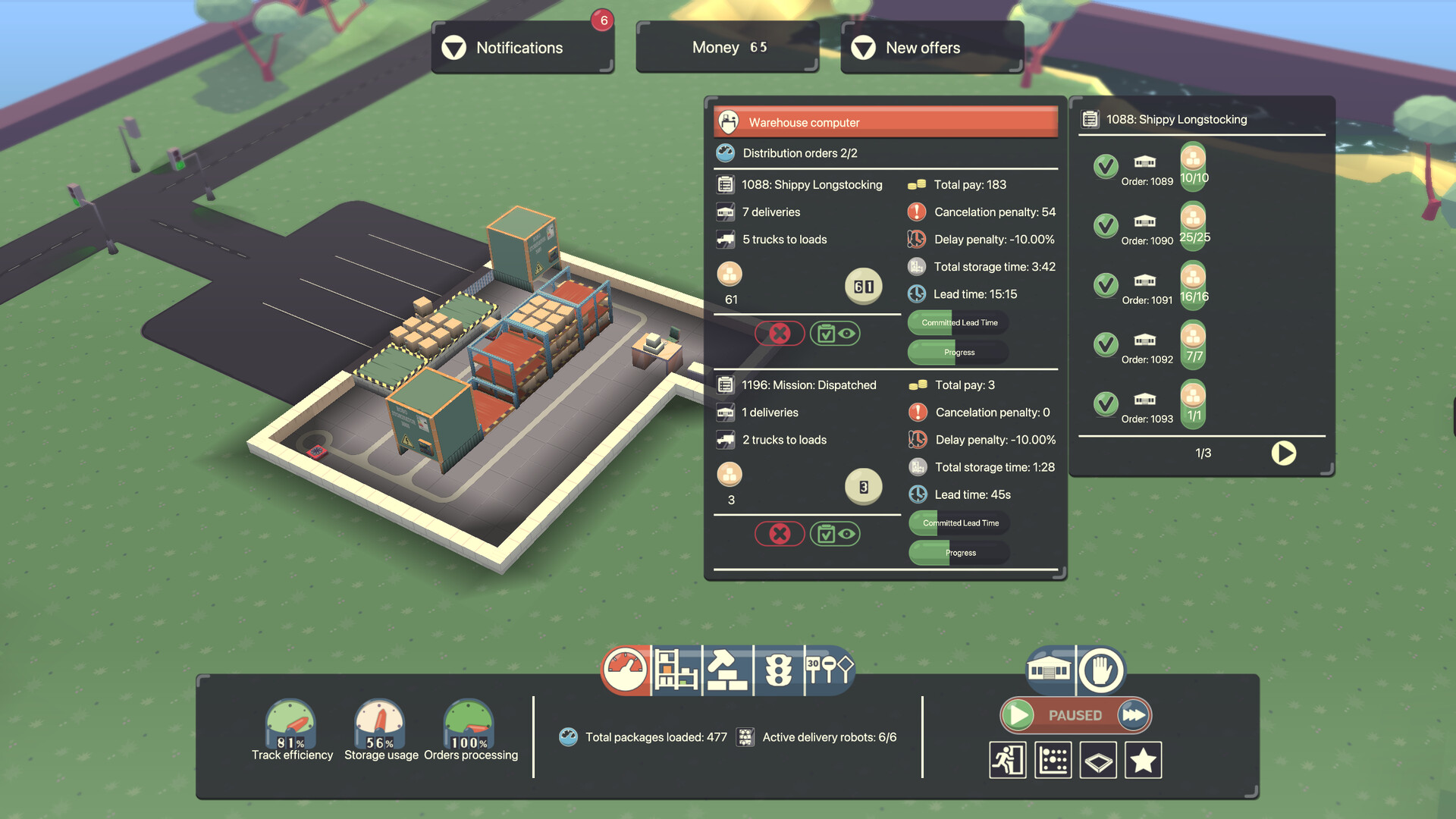Toggle the stop hand control
Viewport: 1456px width, 819px height.
tap(1102, 671)
